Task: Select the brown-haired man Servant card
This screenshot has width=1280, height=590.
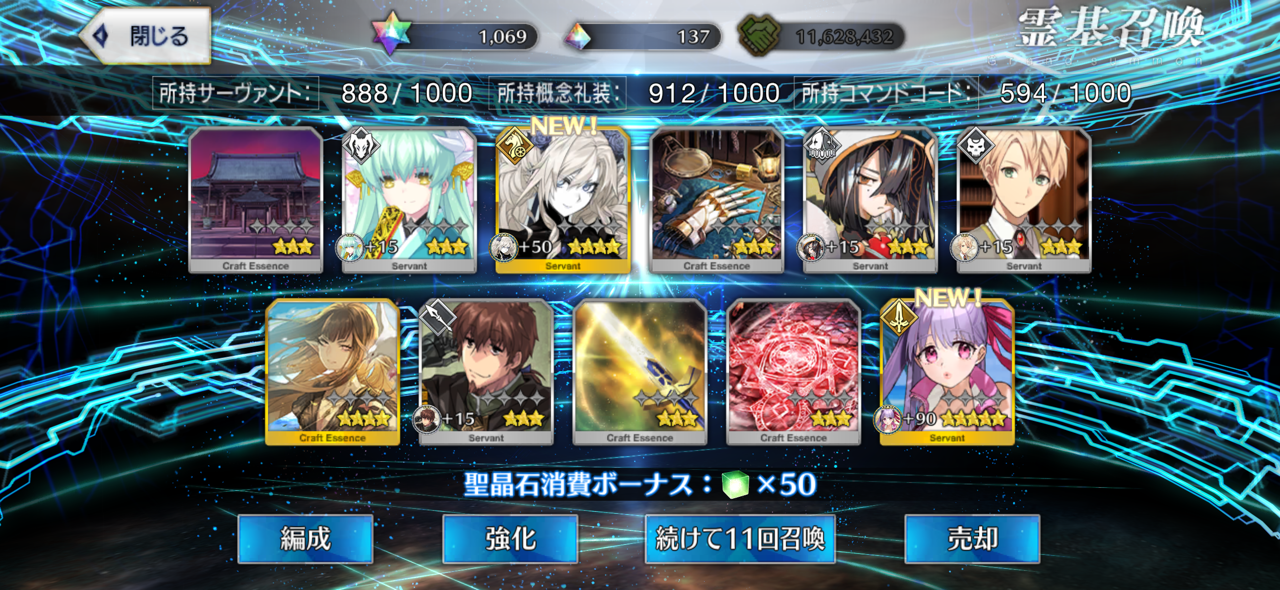Action: coord(486,371)
